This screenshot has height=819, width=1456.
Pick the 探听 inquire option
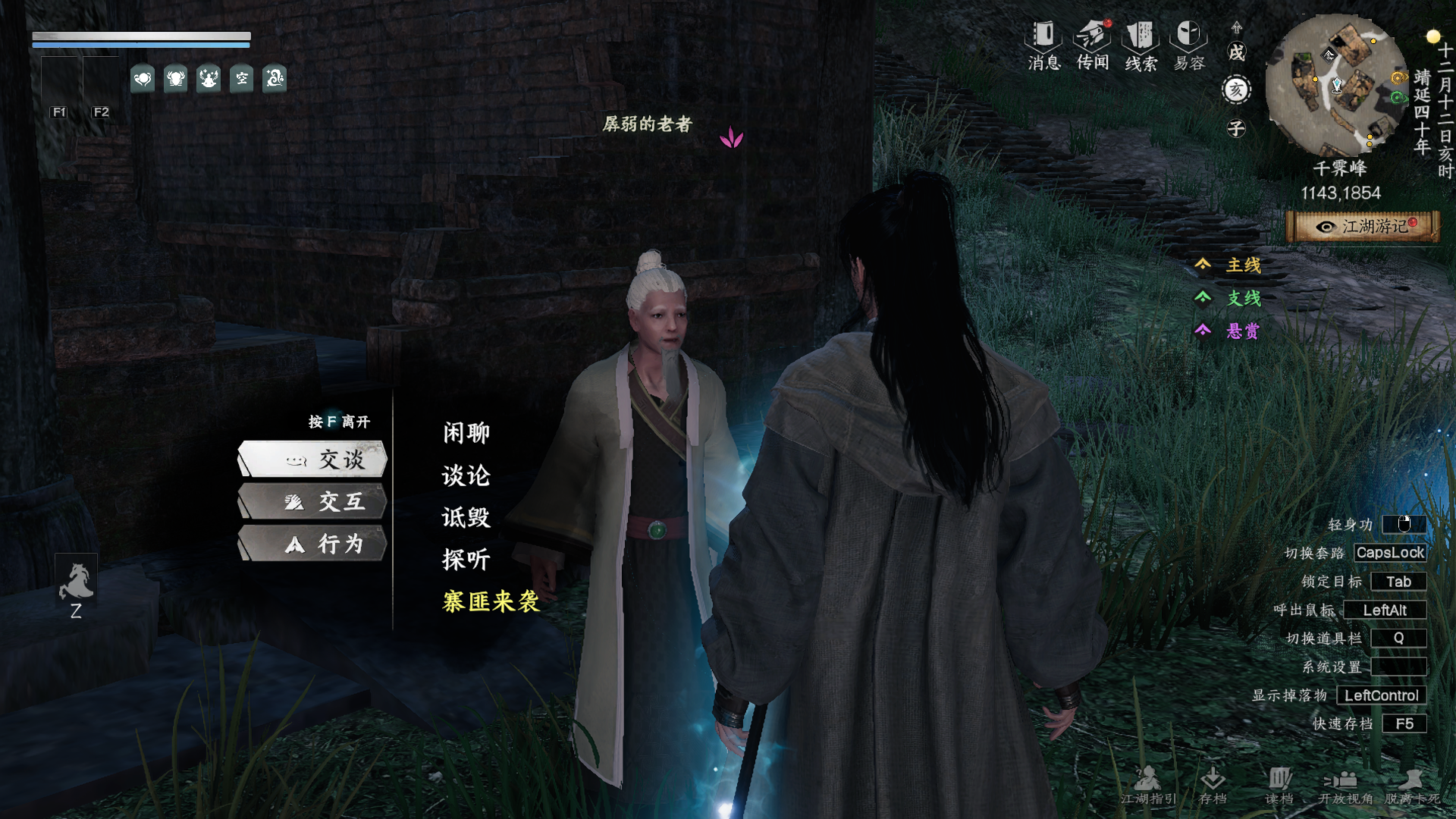click(x=466, y=560)
